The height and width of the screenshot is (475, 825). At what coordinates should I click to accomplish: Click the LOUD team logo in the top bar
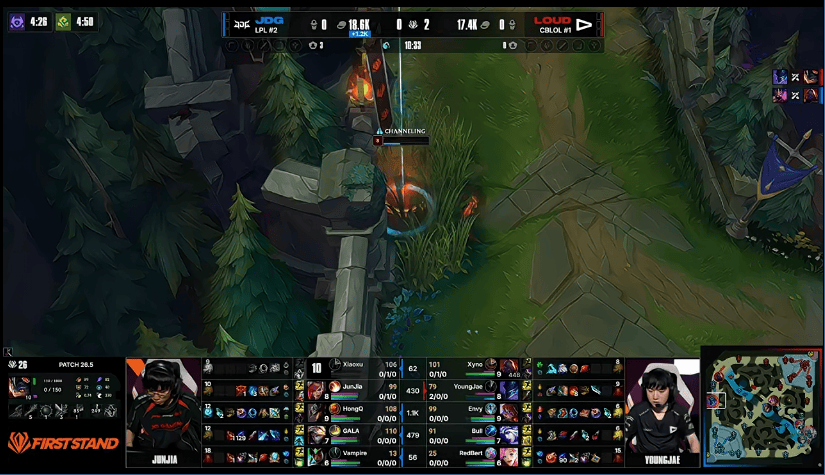(584, 23)
